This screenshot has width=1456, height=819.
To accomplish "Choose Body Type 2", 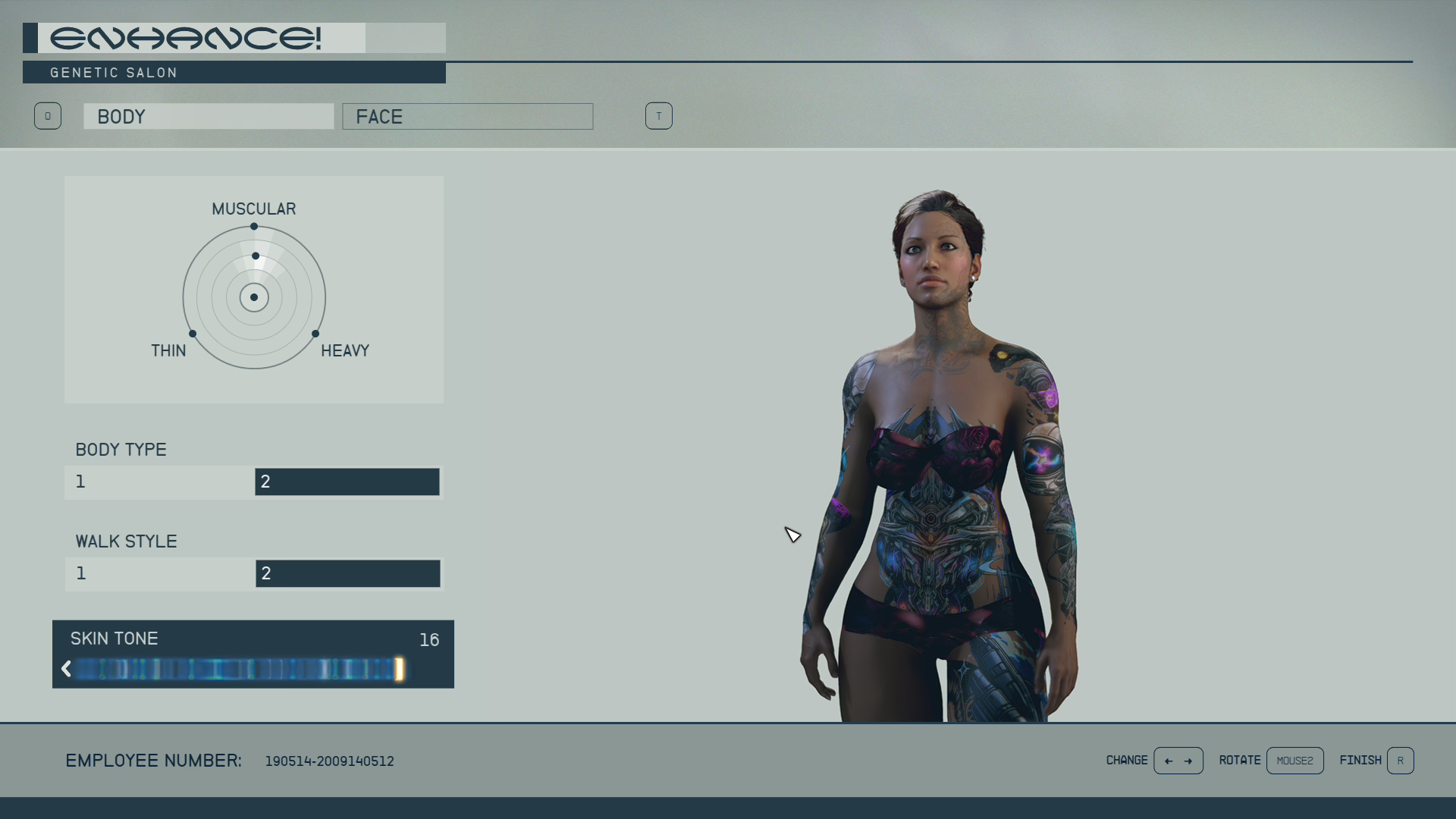I will pyautogui.click(x=347, y=482).
